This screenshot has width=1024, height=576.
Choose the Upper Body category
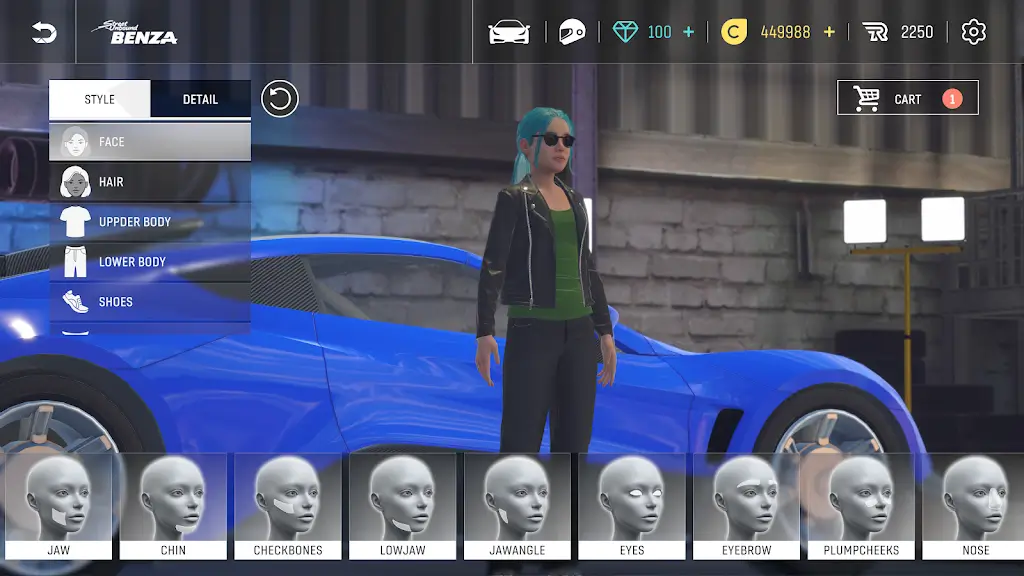pyautogui.click(x=150, y=222)
